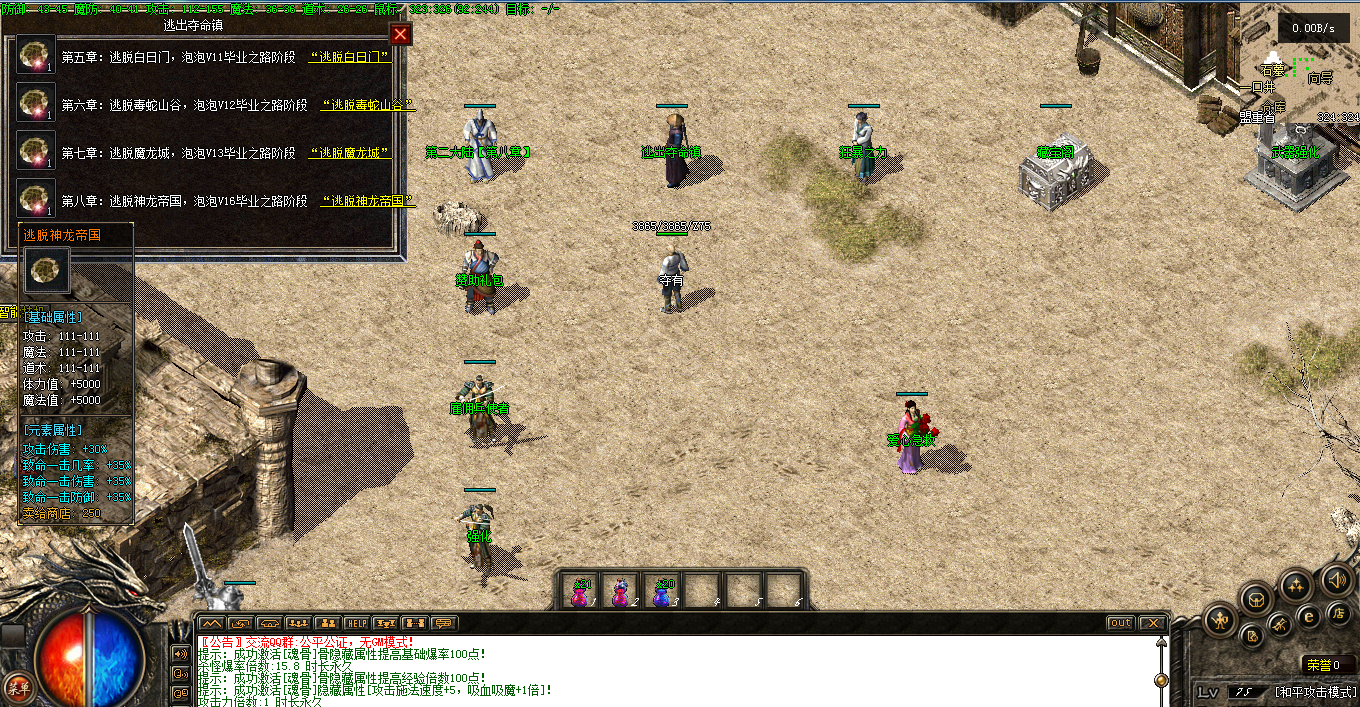Click the chapter five reward item icon
Image resolution: width=1360 pixels, height=707 pixels.
(x=37, y=55)
